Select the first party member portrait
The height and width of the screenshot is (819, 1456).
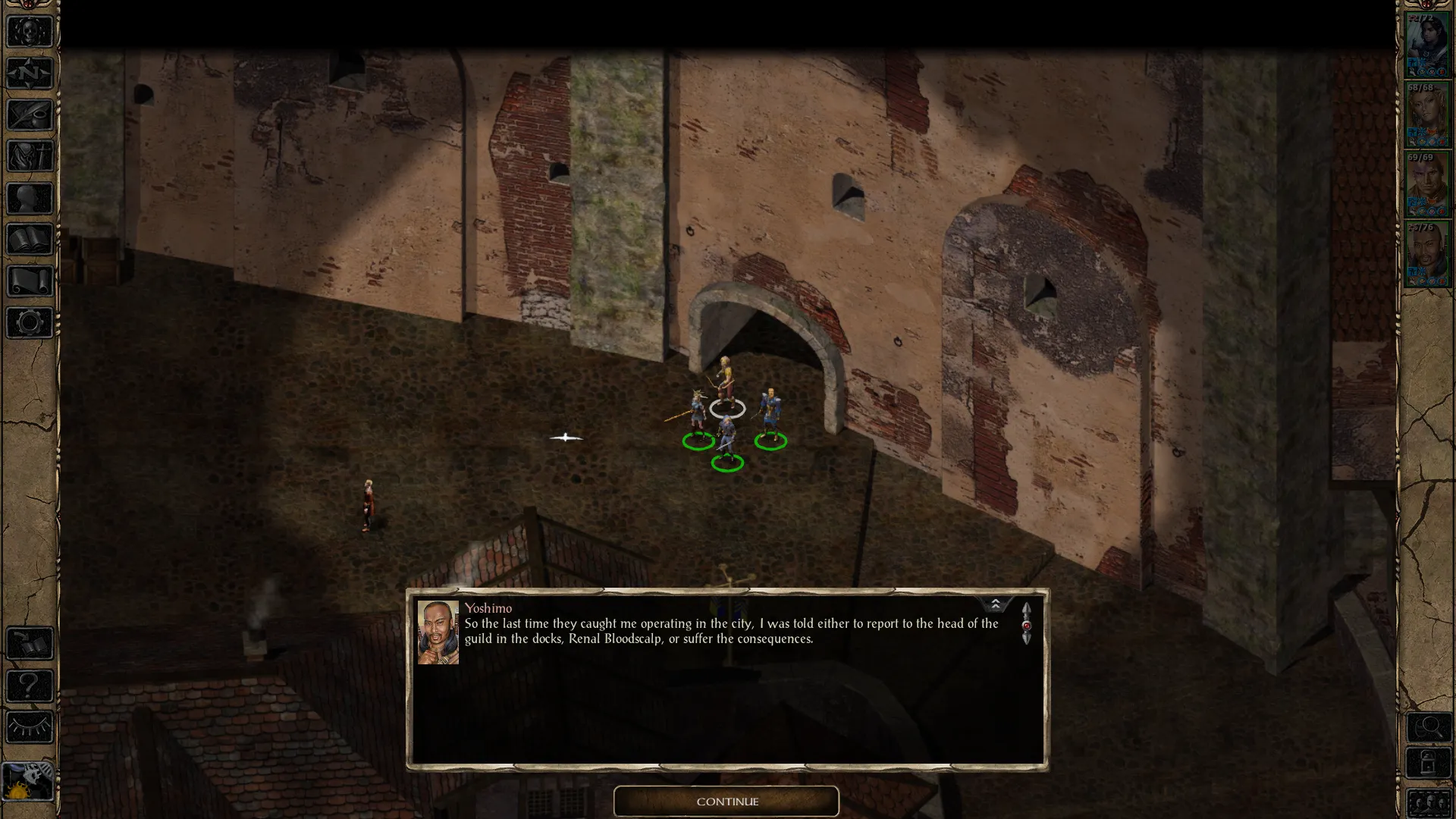1426,44
